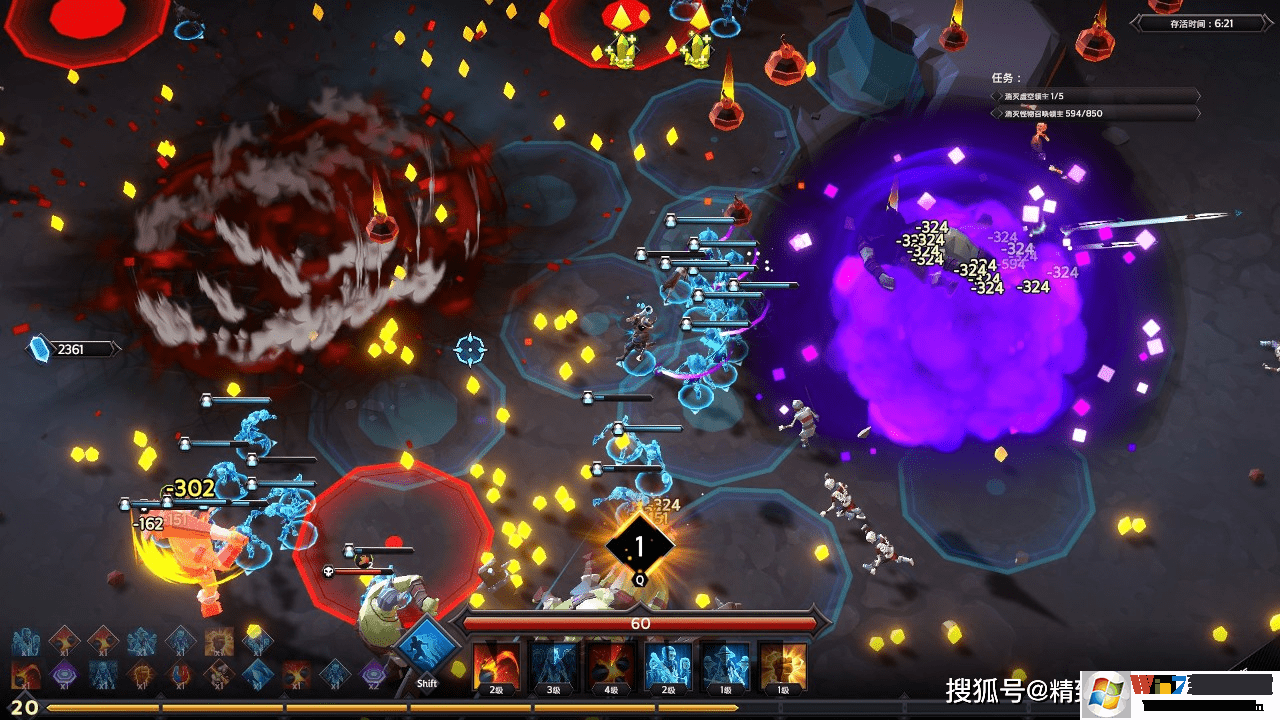Select the level 3 ghost warriors skill
This screenshot has height=720, width=1280.
tap(552, 663)
